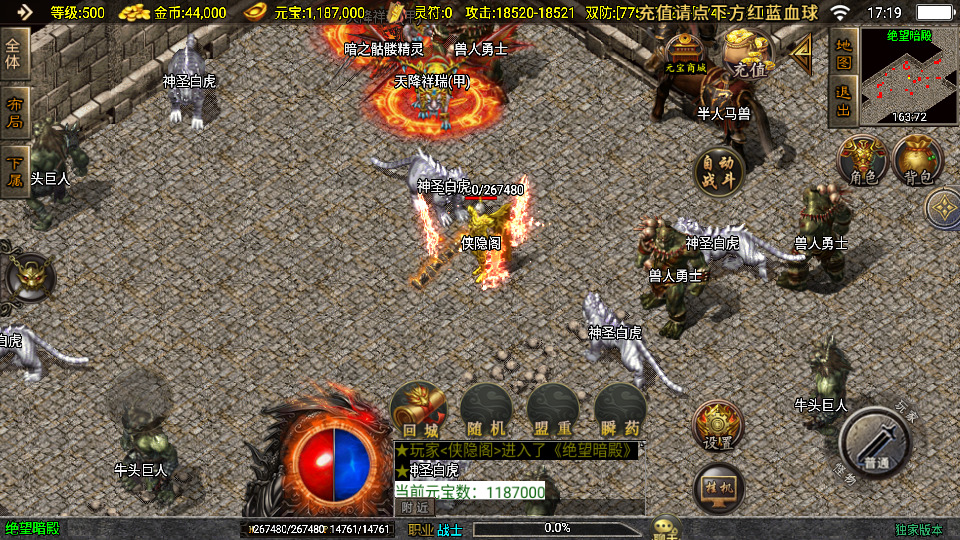Open the 元宝商城 ingot shop
Viewport: 960px width, 540px height.
coord(686,54)
